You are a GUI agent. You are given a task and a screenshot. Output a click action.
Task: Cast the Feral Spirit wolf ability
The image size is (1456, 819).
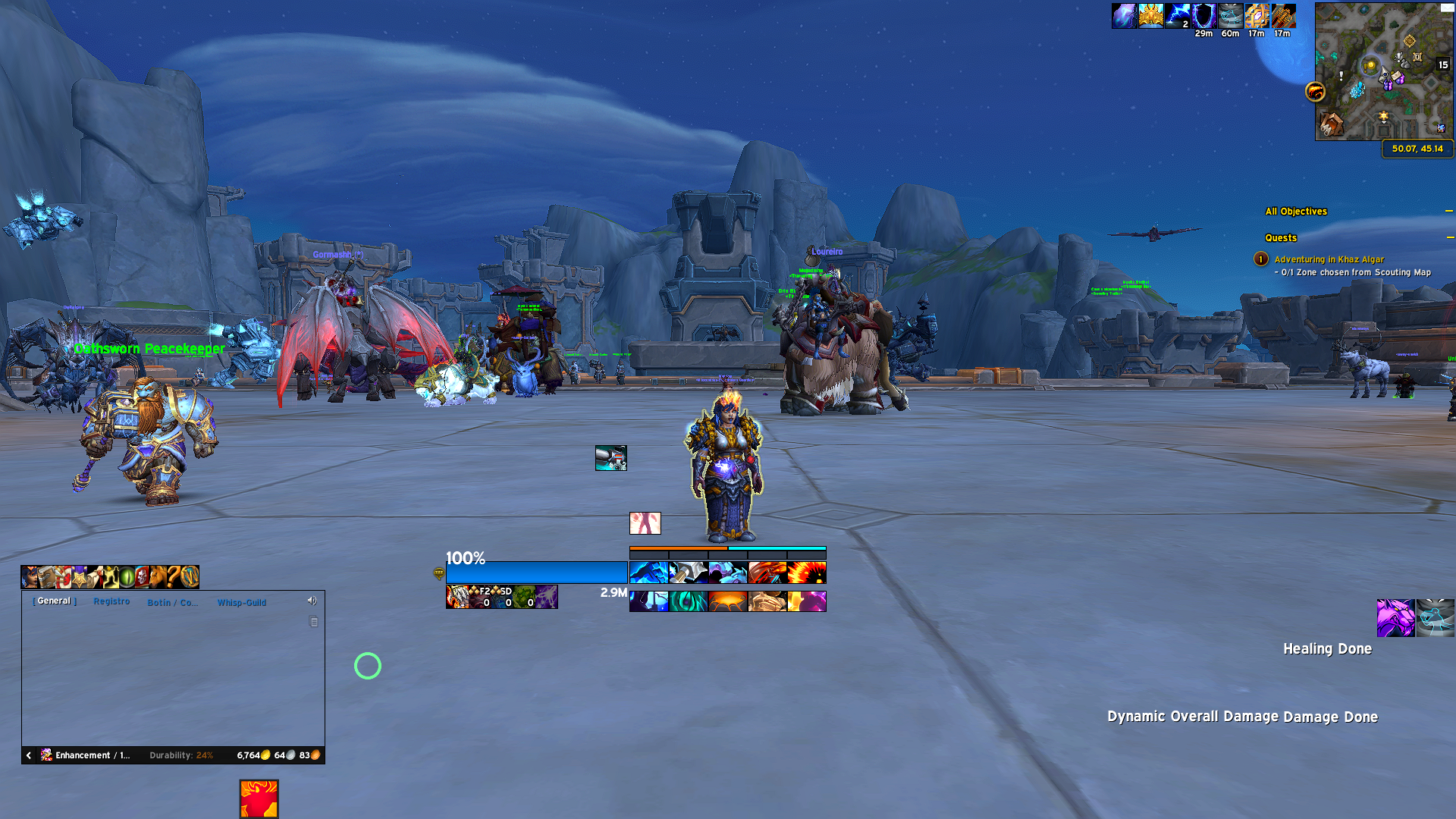click(726, 573)
